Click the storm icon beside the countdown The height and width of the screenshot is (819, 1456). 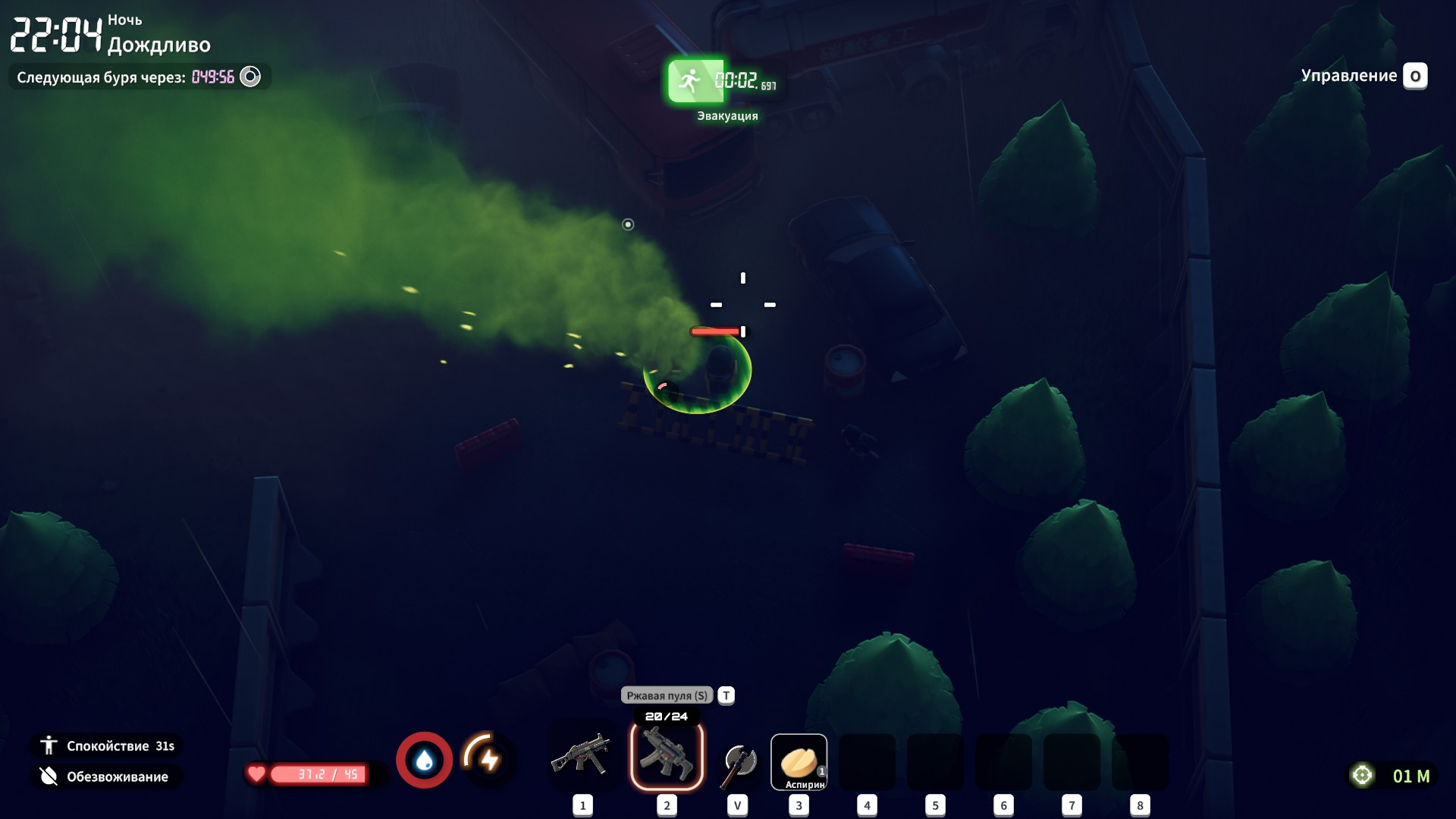(250, 77)
